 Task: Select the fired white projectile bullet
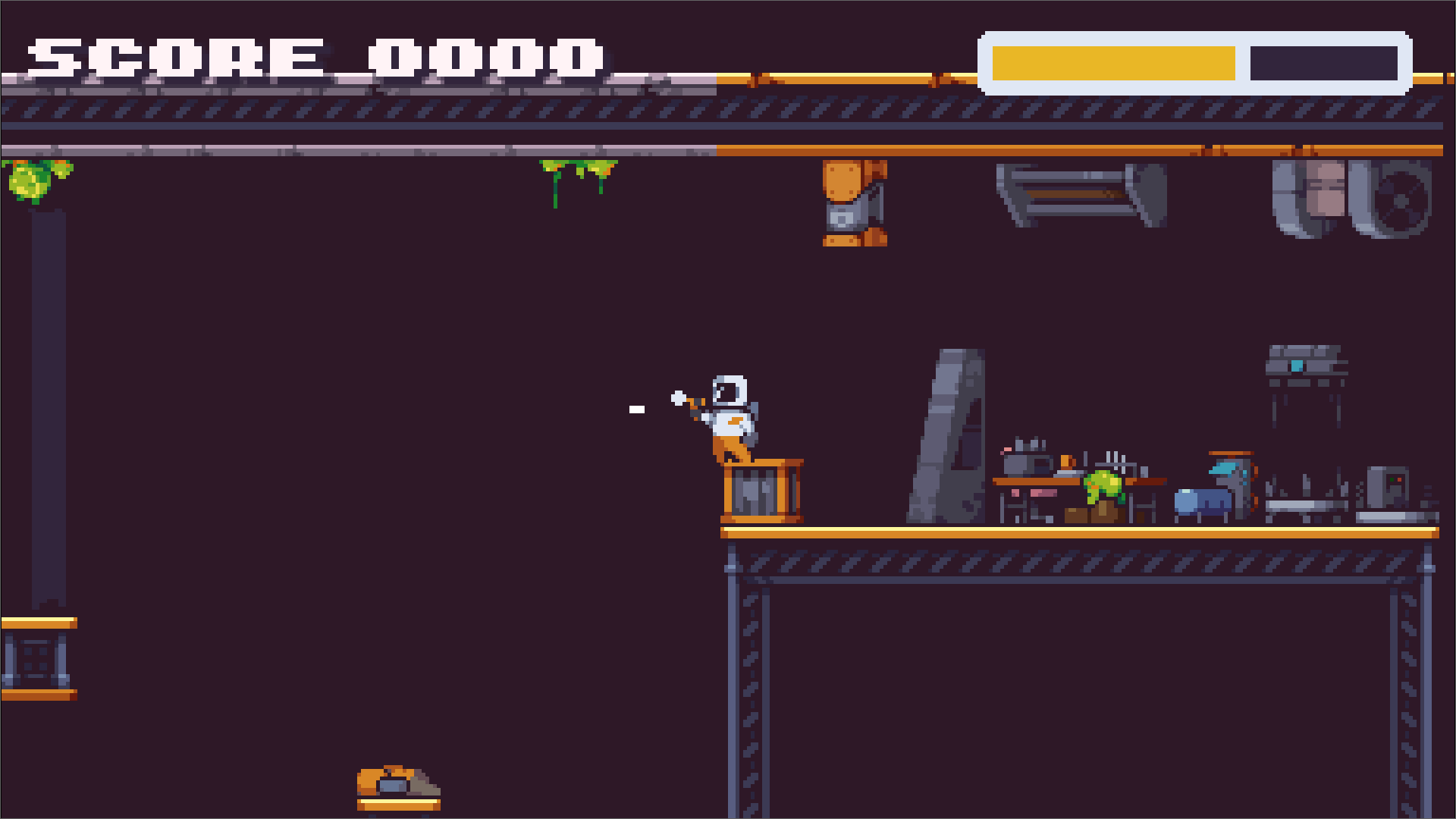point(635,408)
